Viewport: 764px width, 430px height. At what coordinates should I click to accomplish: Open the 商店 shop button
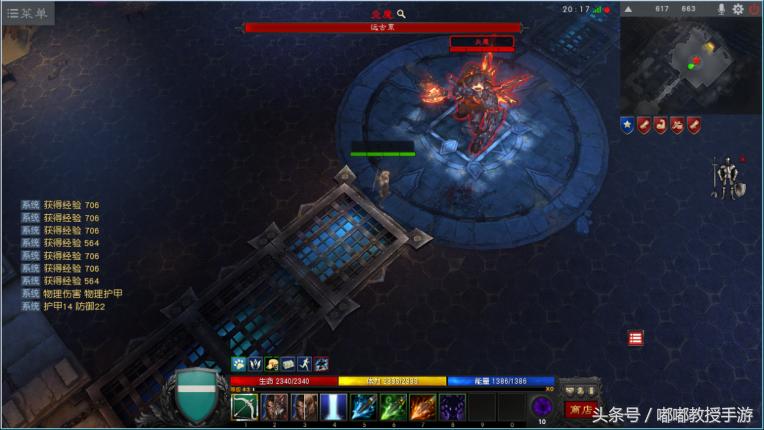point(579,409)
